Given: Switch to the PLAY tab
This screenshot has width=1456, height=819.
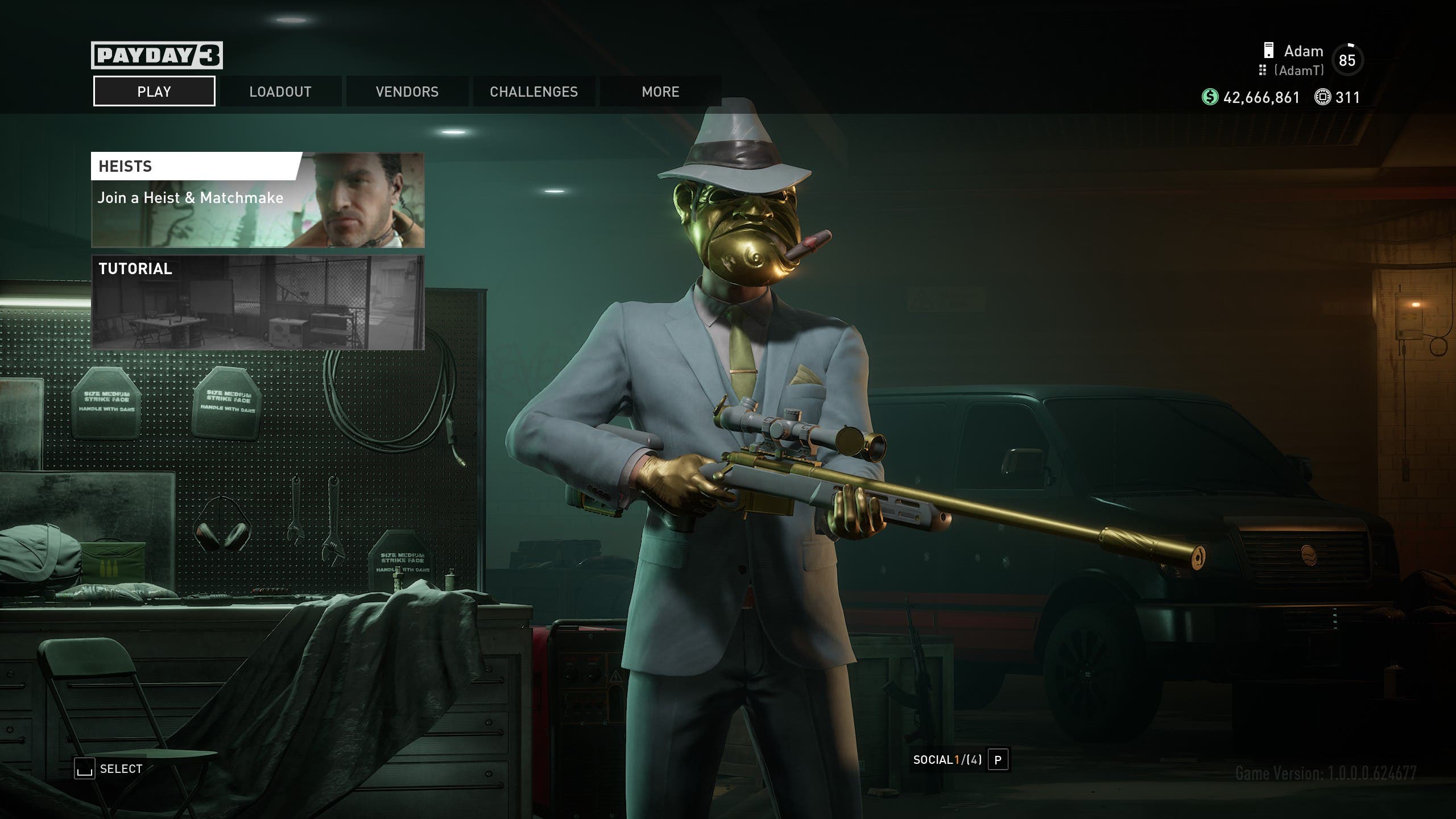Looking at the screenshot, I should pos(154,92).
